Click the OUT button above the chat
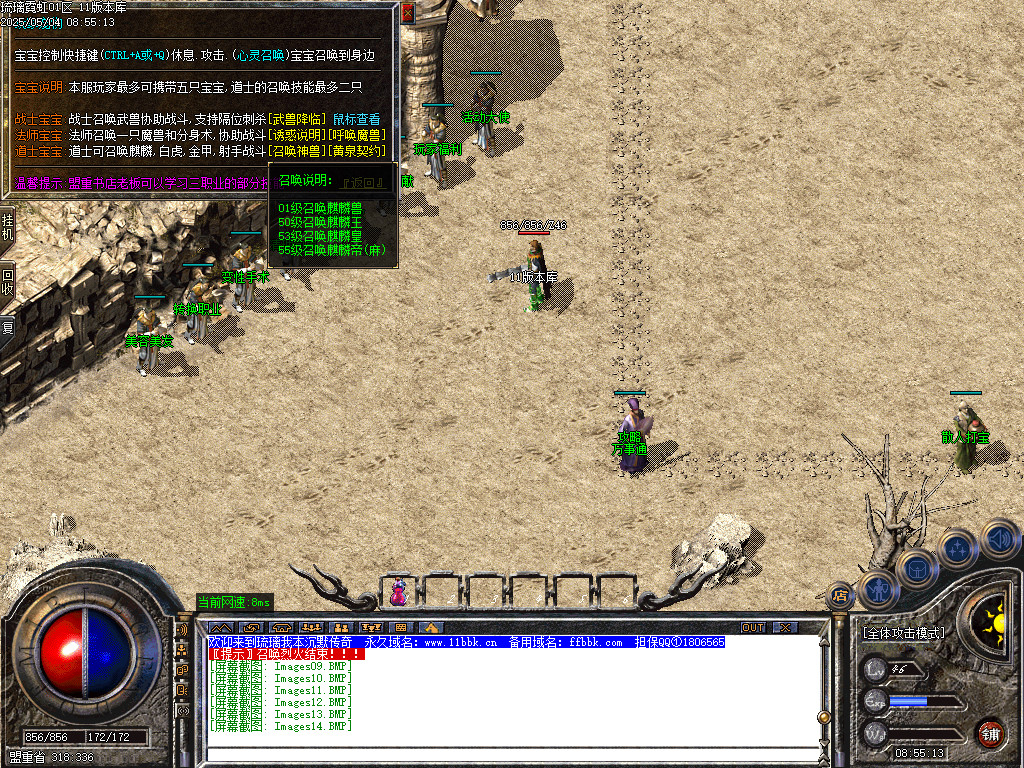The width and height of the screenshot is (1024, 768). tap(752, 627)
